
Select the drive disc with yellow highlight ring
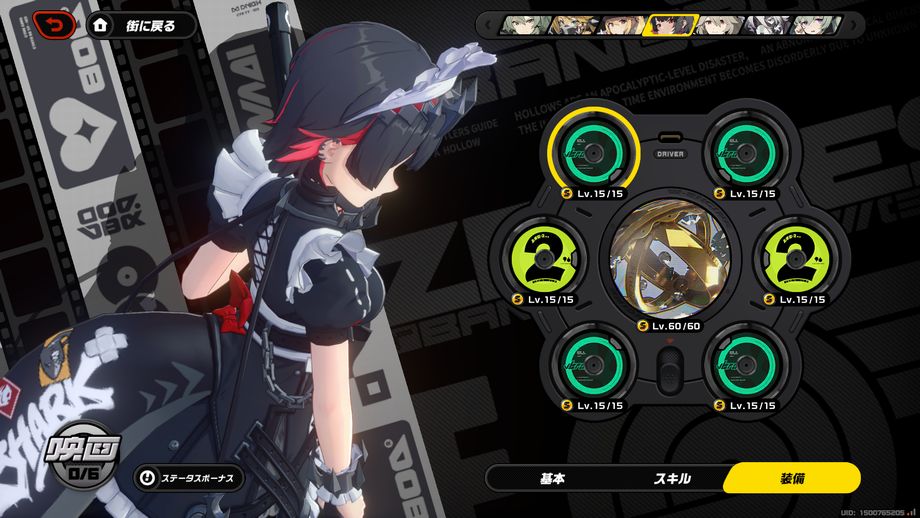point(592,154)
